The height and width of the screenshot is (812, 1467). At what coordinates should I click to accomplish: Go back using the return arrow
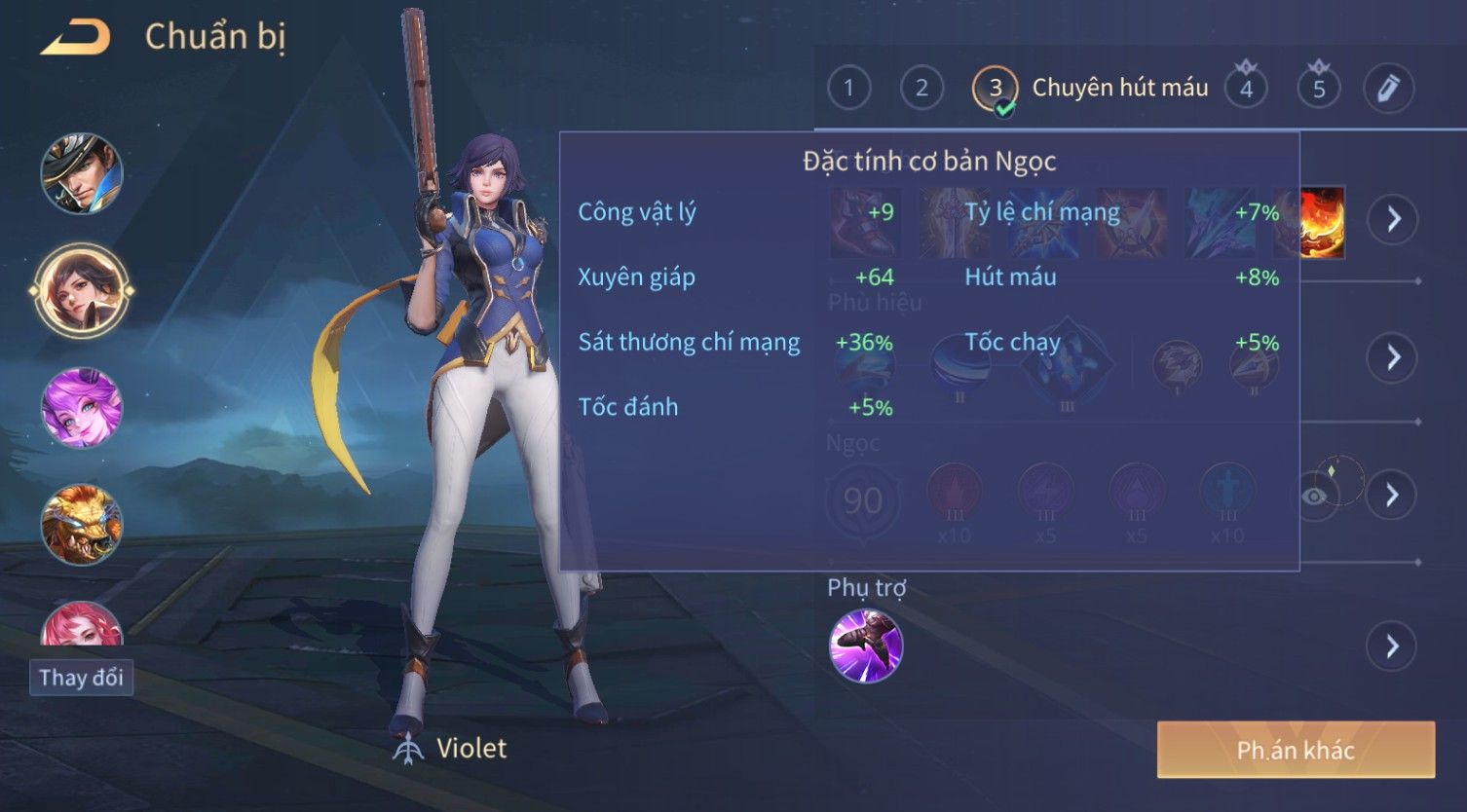click(x=76, y=38)
